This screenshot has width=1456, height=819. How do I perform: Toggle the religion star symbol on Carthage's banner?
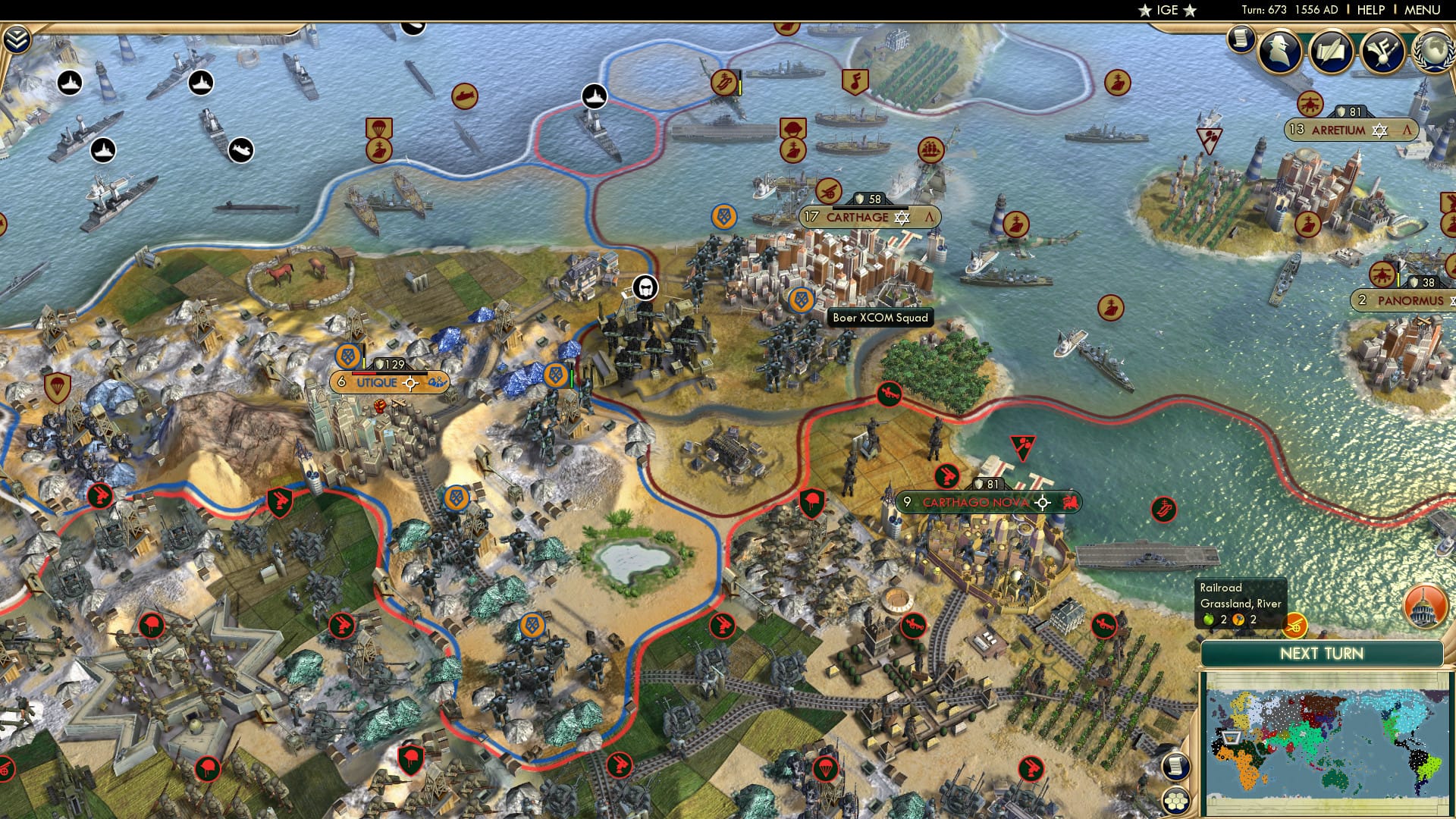(x=902, y=218)
